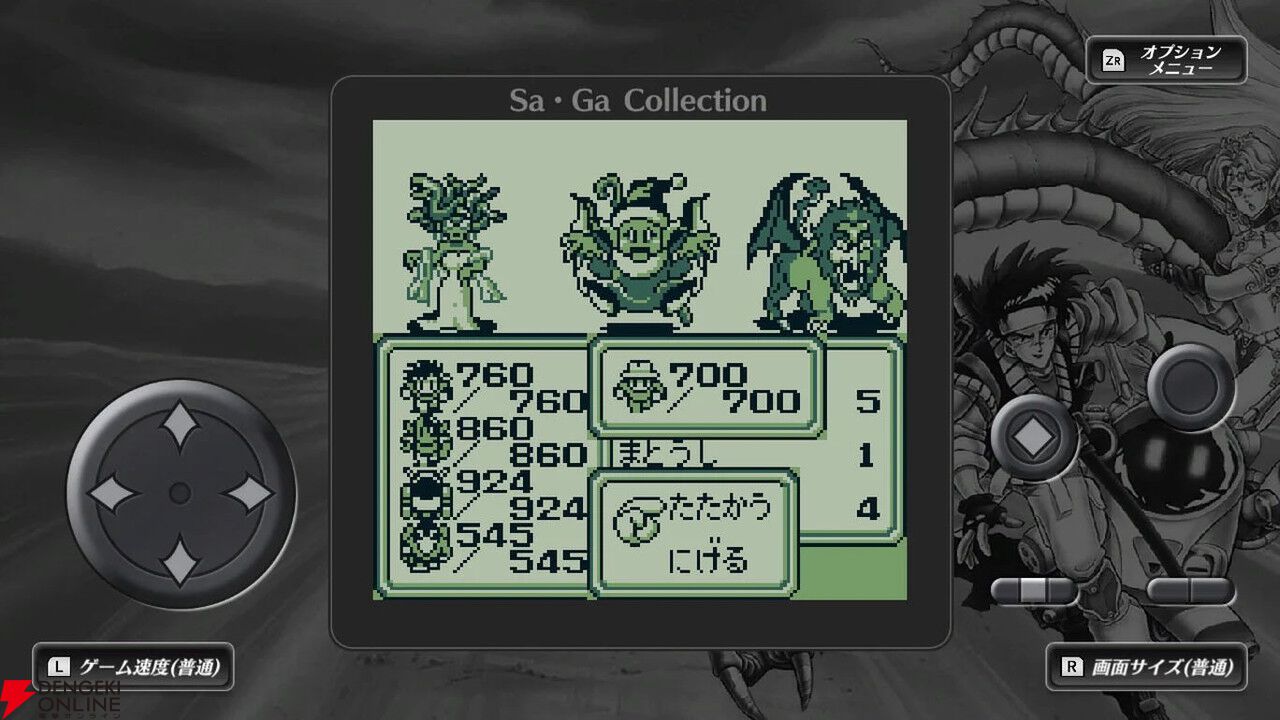
Task: Click the robot portrait next to 924 HP
Action: [424, 493]
